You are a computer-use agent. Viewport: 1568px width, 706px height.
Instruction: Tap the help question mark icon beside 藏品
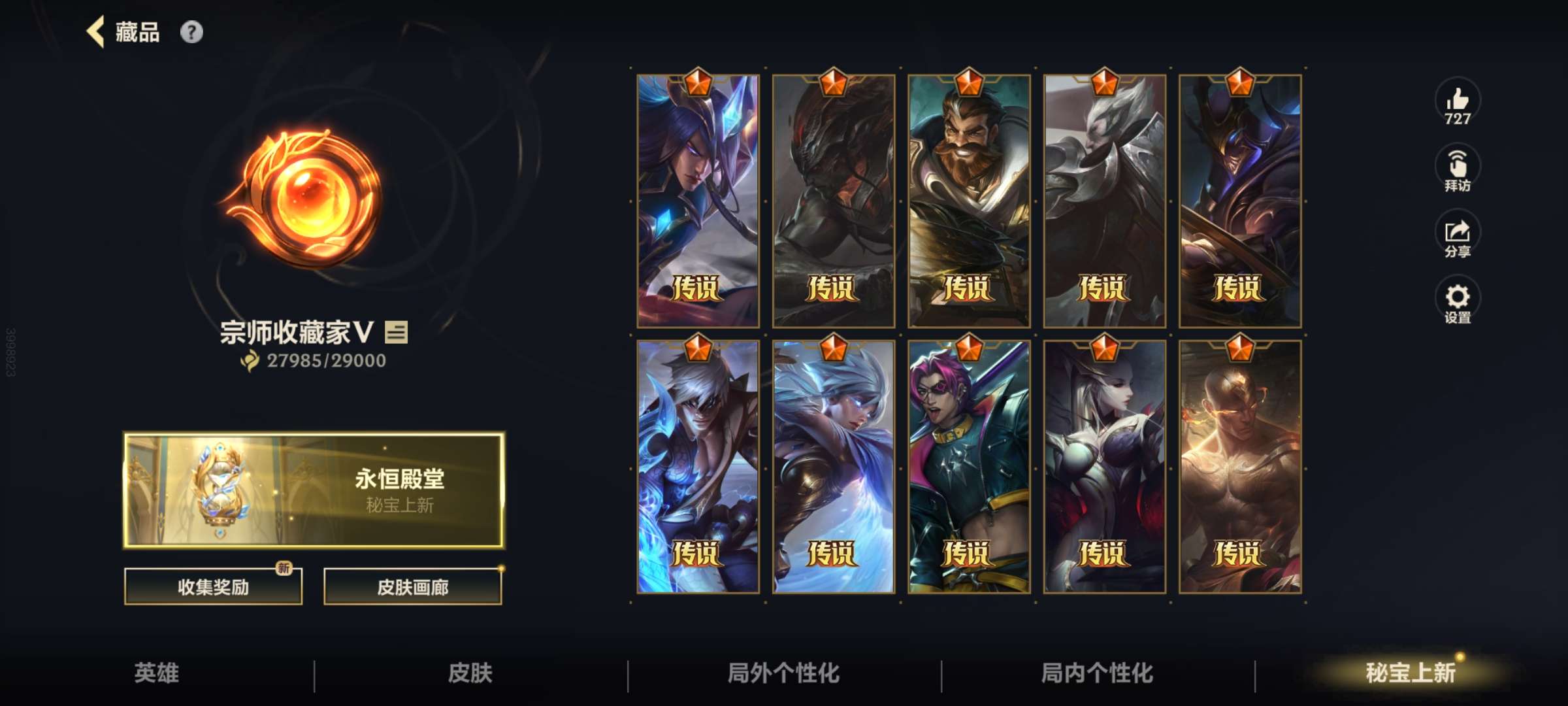(190, 31)
